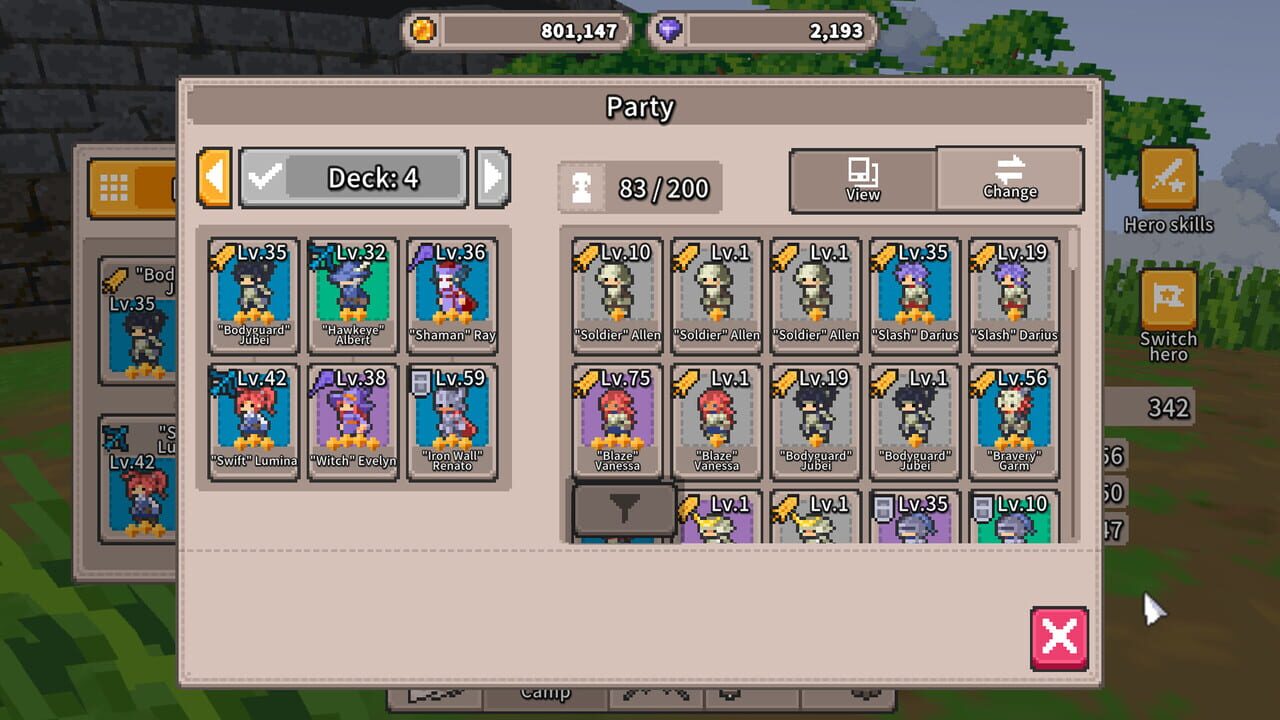Screen dimensions: 1280x720
Task: Switch to the Change tab
Action: pyautogui.click(x=1010, y=180)
